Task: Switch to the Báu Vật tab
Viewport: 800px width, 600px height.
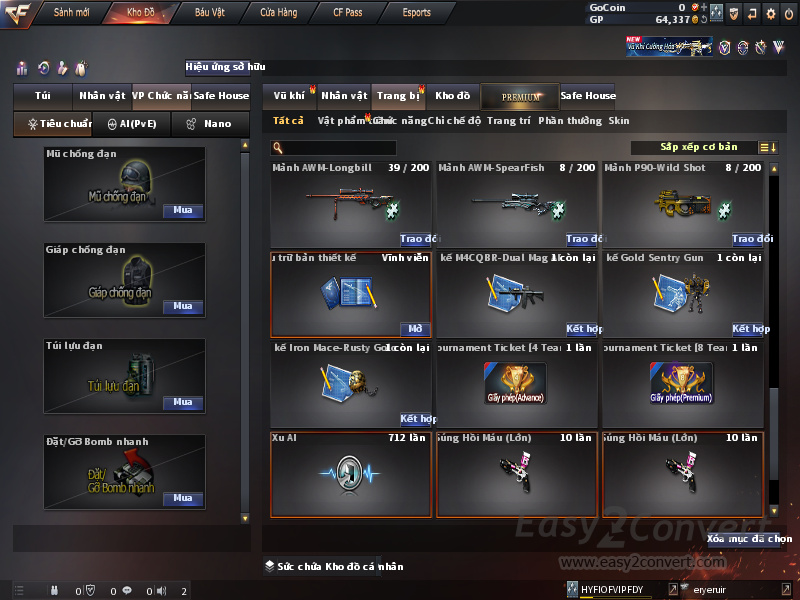Action: pos(209,13)
